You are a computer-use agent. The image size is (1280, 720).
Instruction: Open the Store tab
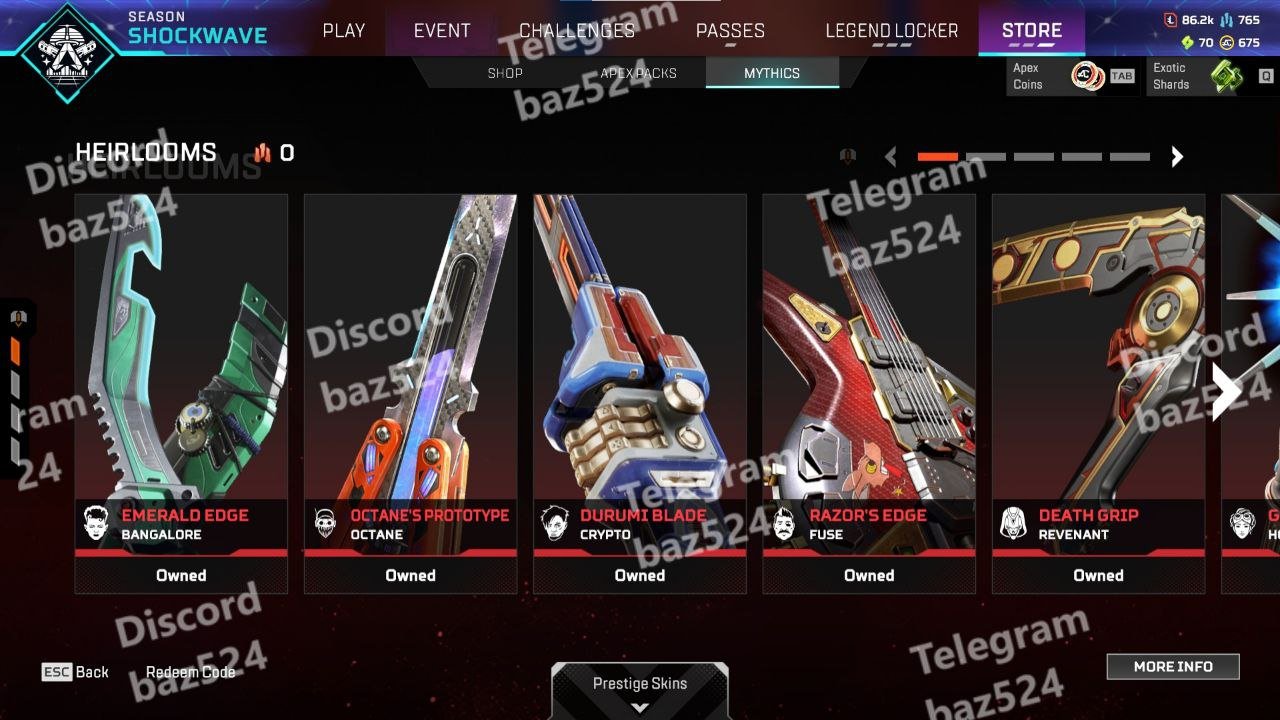click(x=1031, y=31)
